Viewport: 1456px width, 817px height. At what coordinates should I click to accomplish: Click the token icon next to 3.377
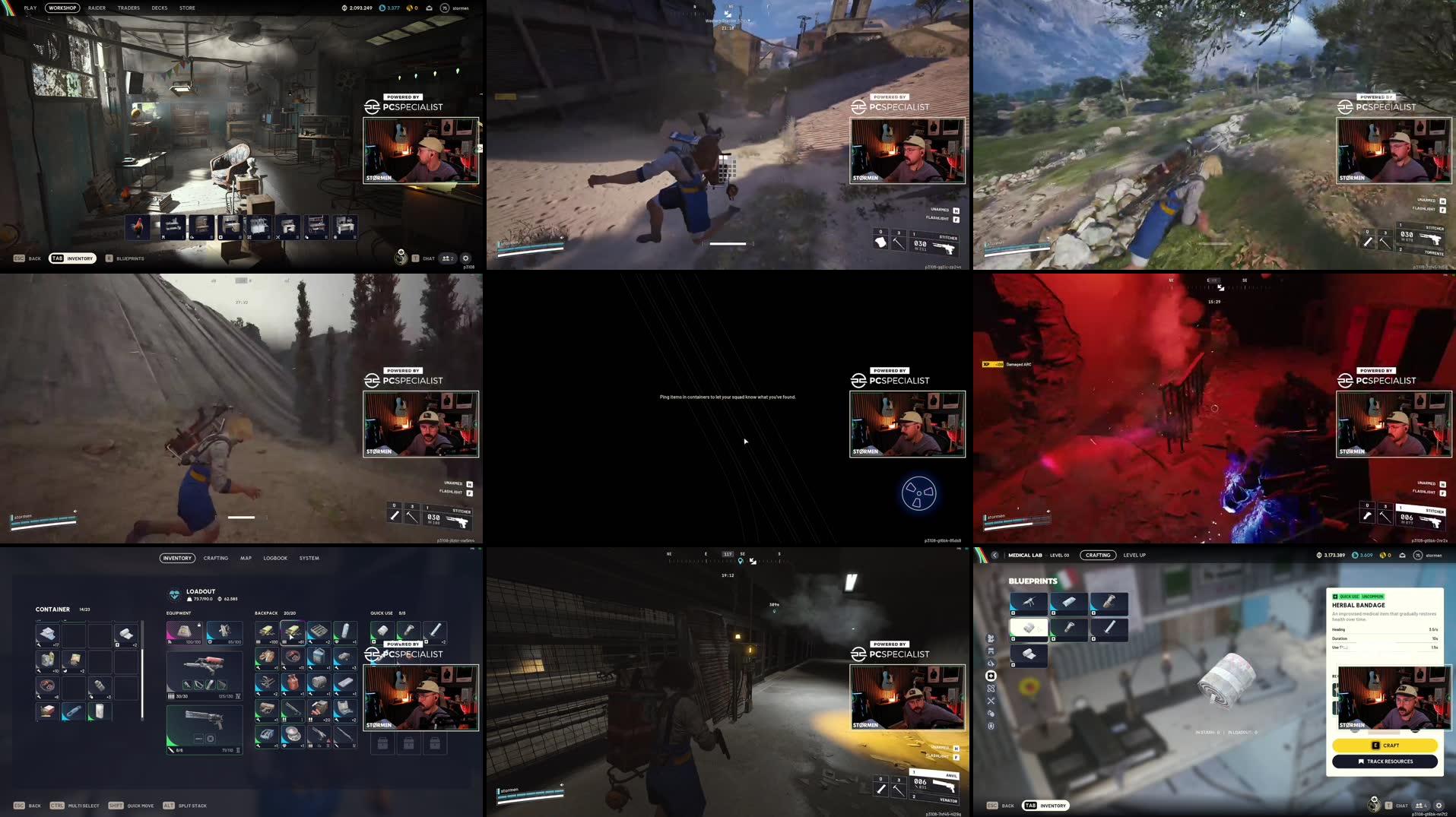pyautogui.click(x=382, y=8)
